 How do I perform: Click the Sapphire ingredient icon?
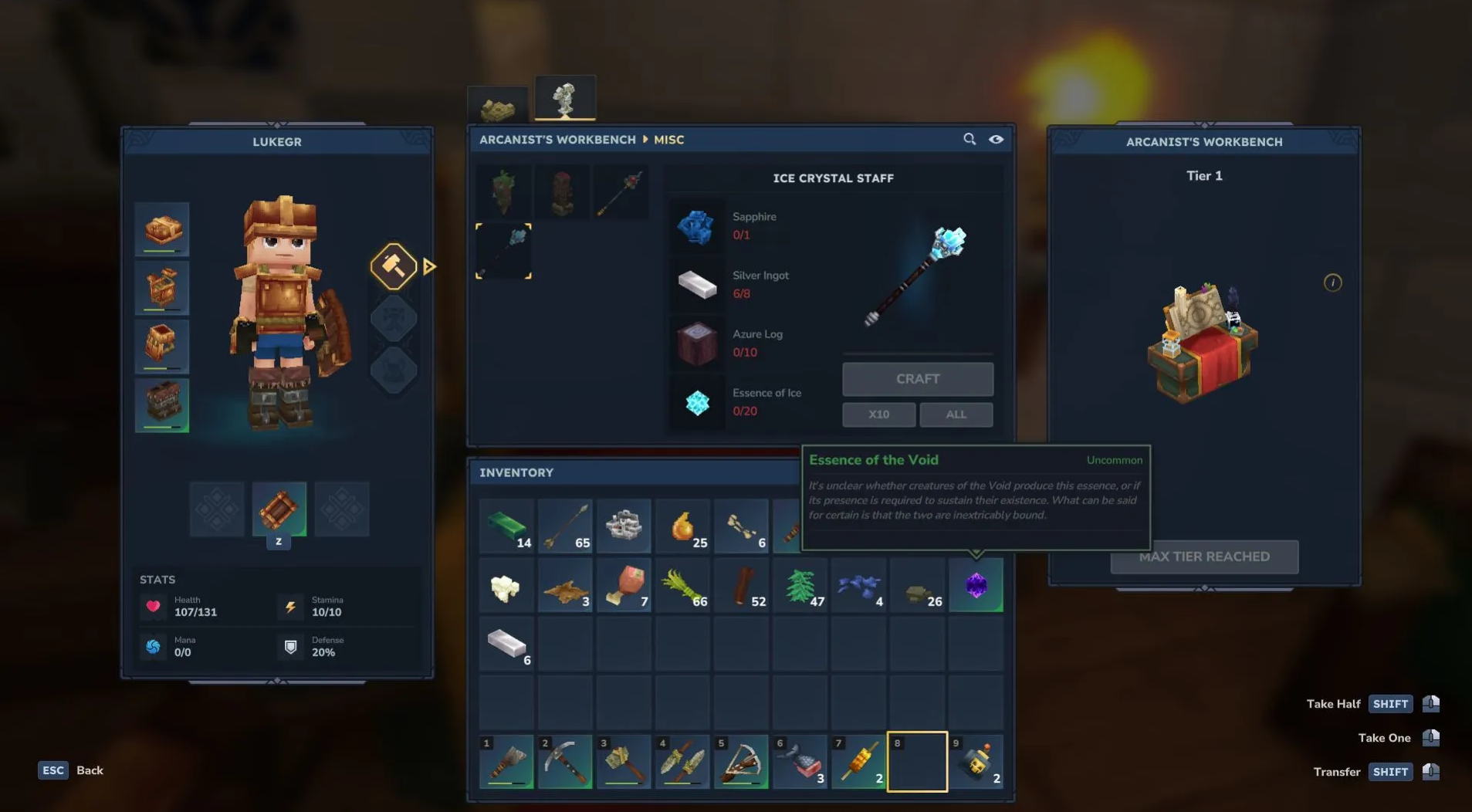696,226
